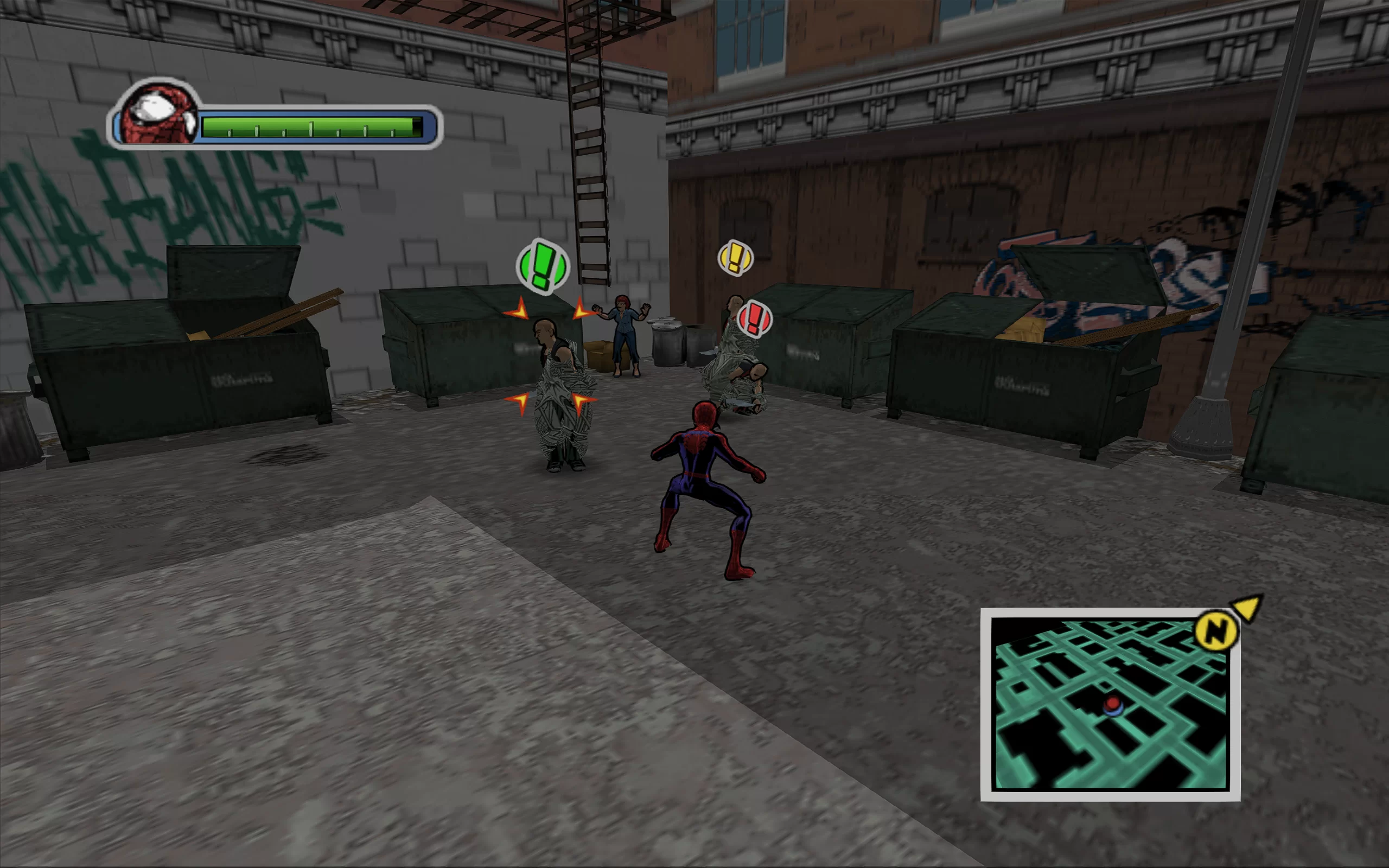Select the yellow N compass badge
Screen dimensions: 1389x868
point(1216,631)
